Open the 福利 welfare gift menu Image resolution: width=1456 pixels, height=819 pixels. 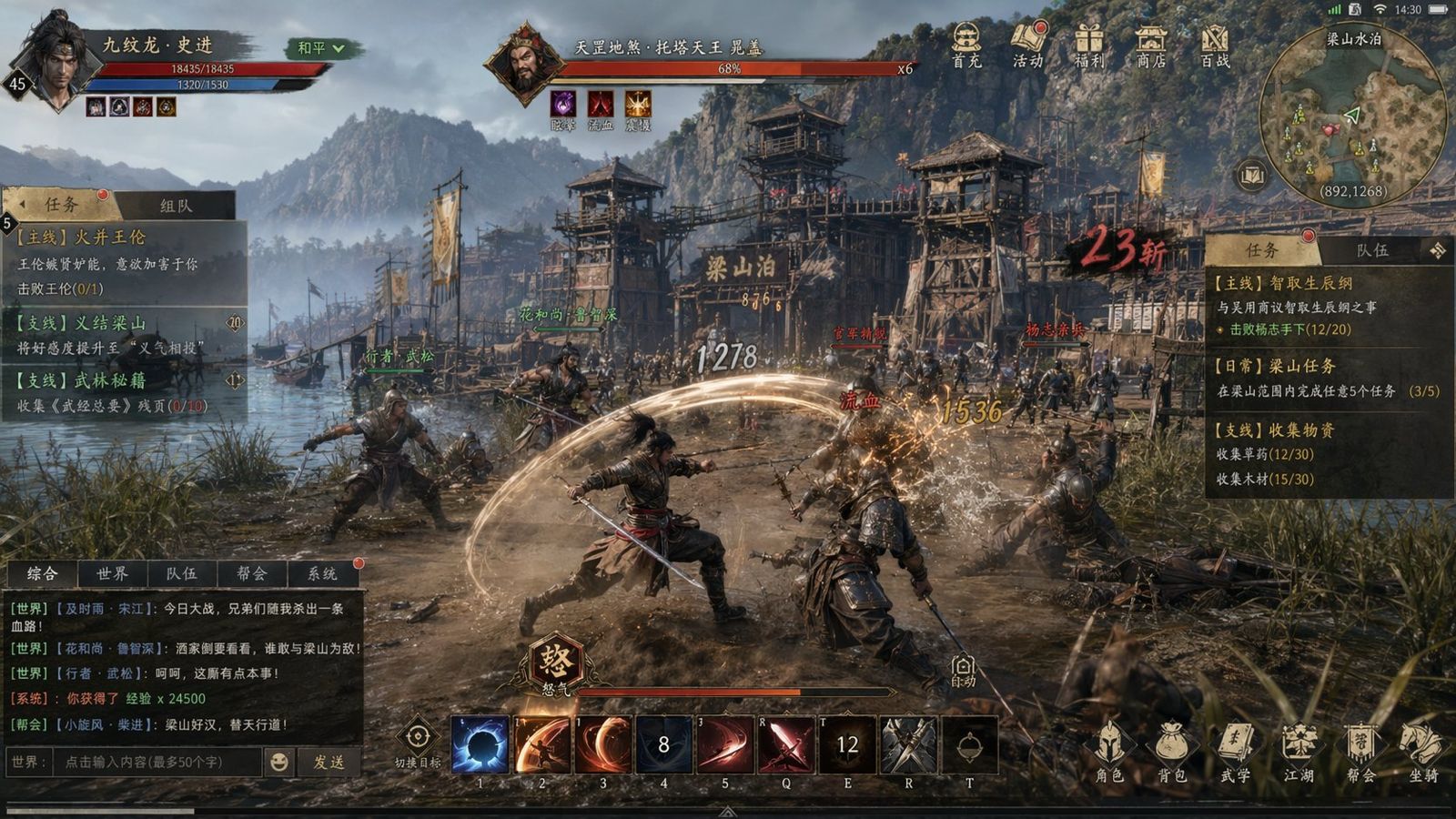click(x=1088, y=45)
